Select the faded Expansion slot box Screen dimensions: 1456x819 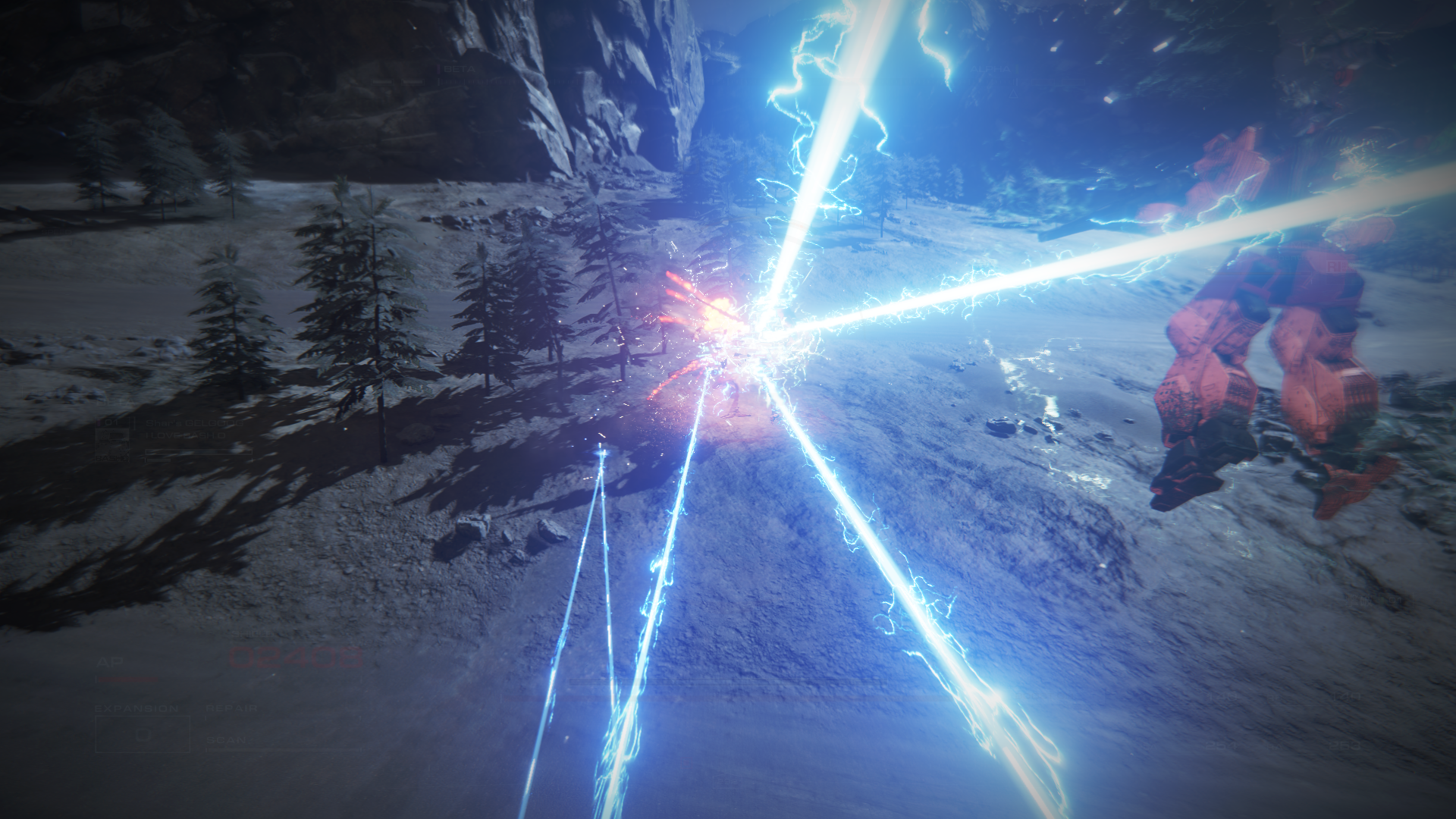(x=142, y=733)
